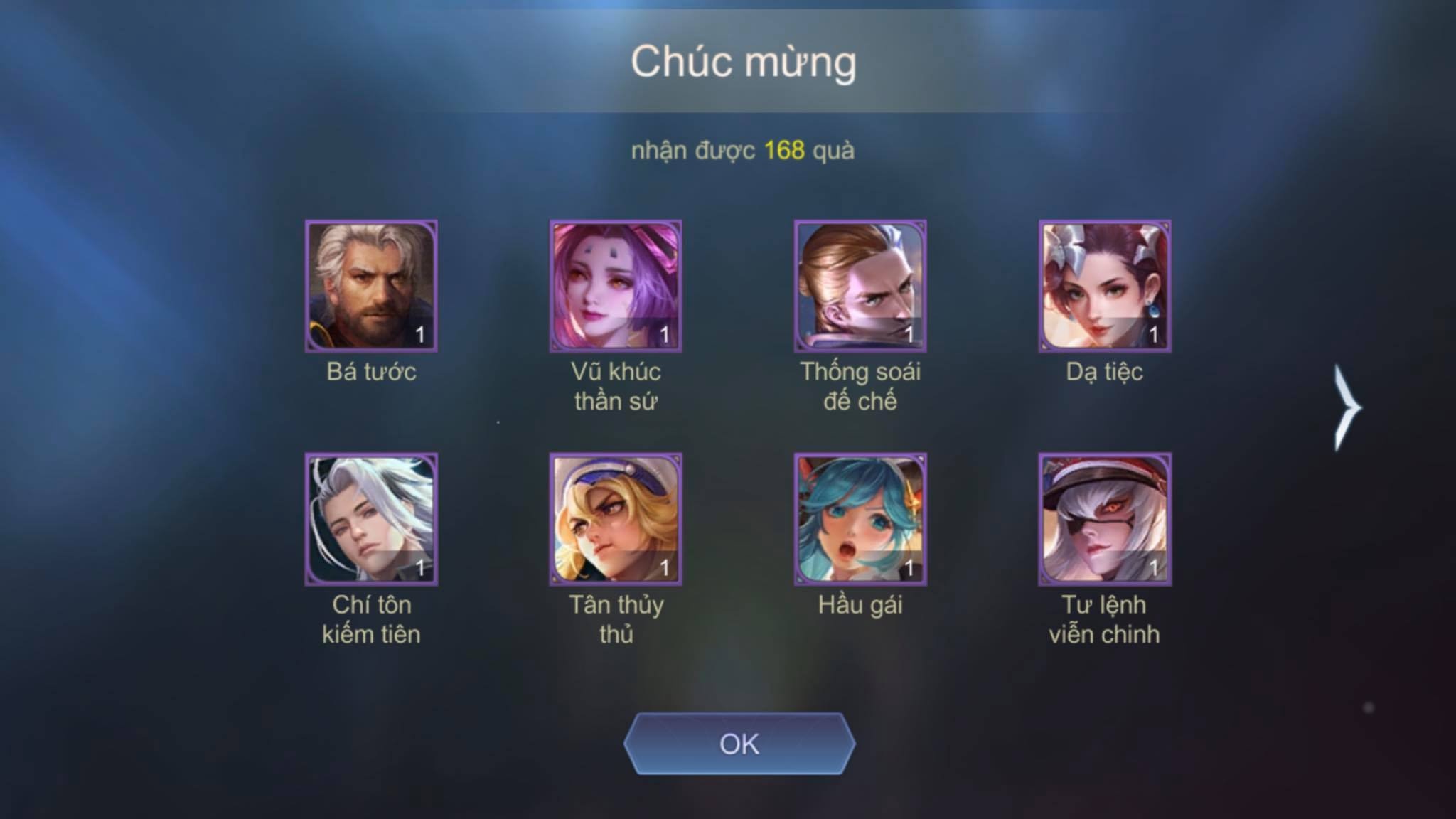
Task: Open the Thống soái đế chế reward
Action: pos(860,286)
